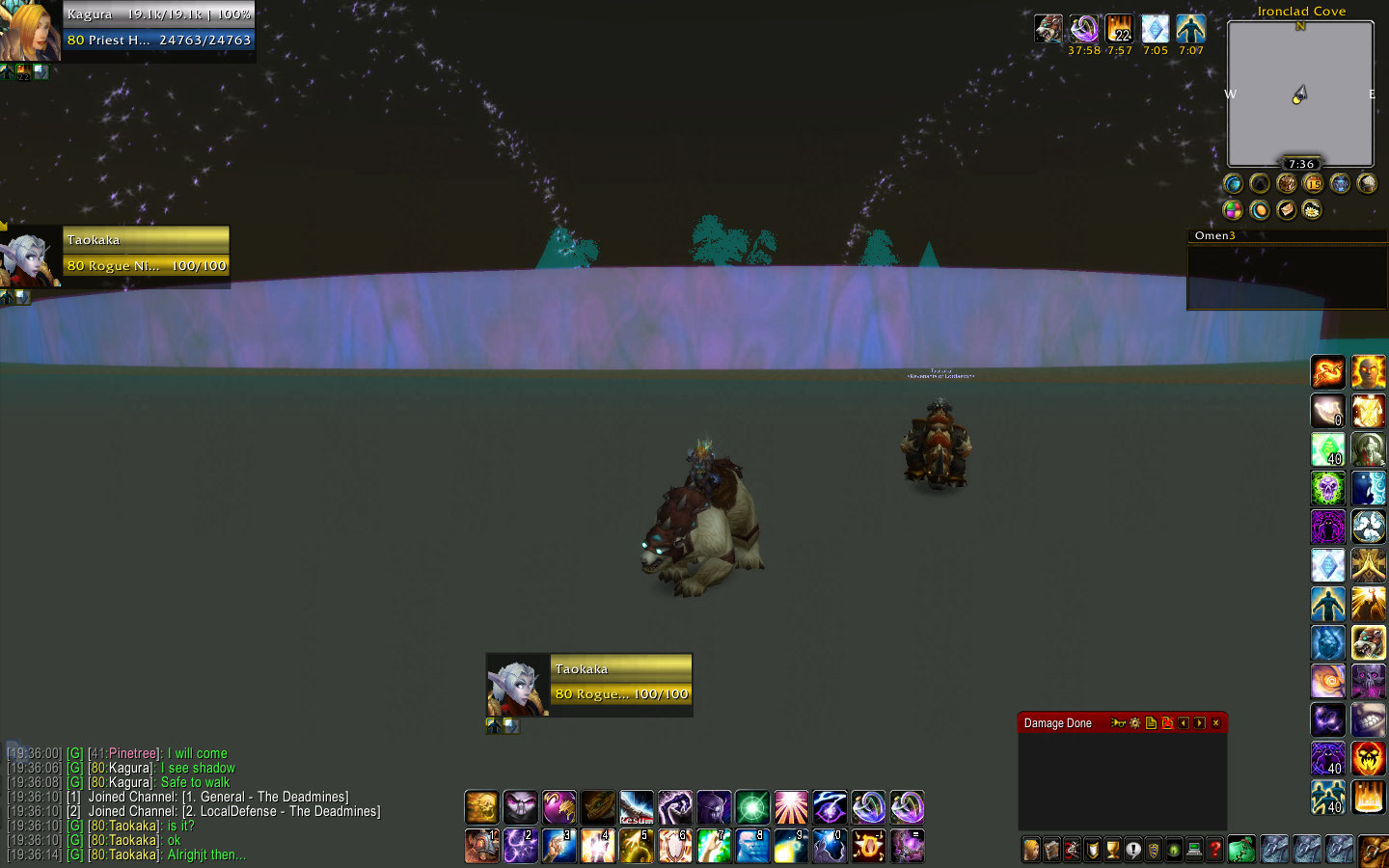Click the mail envelope minimap button
The image size is (1389, 868).
(1287, 209)
